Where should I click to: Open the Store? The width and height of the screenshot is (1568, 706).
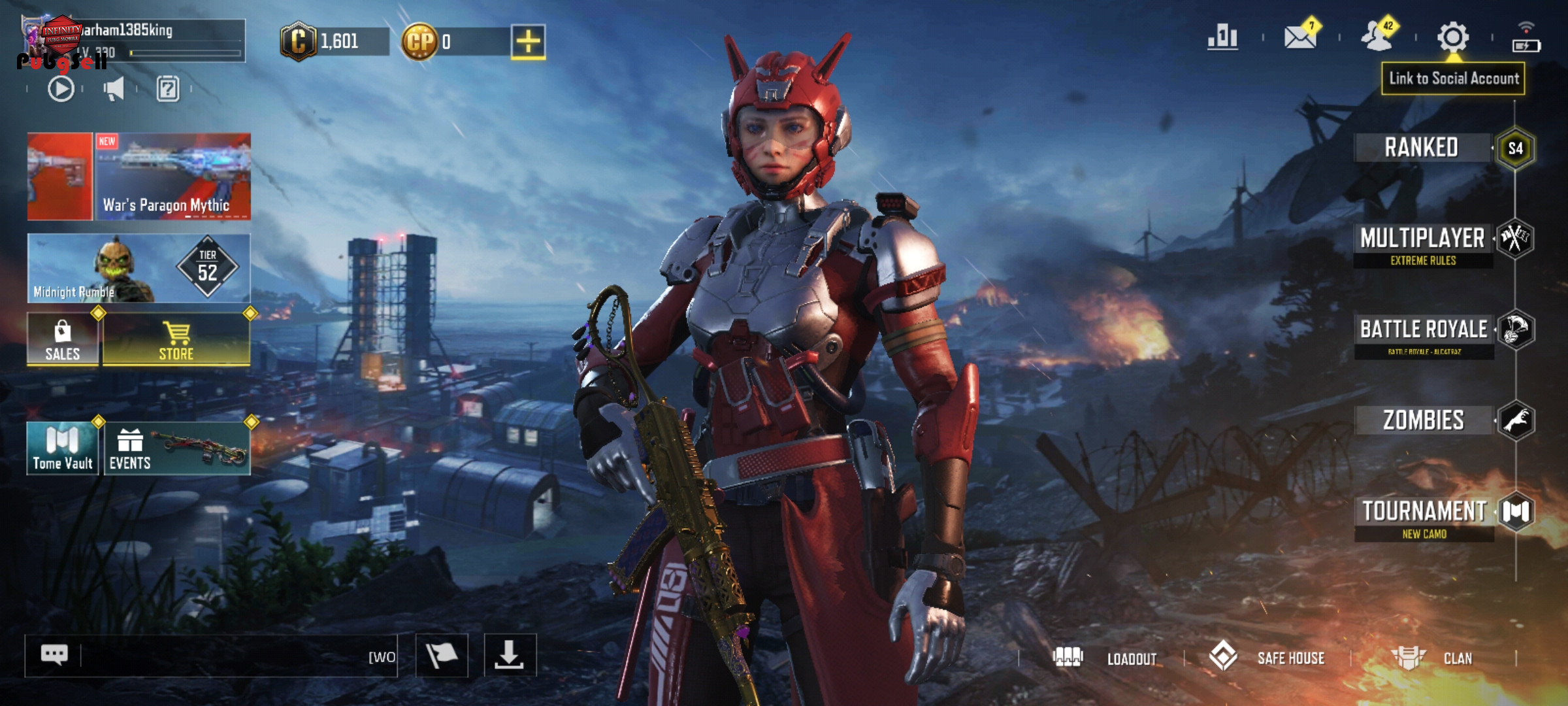176,339
